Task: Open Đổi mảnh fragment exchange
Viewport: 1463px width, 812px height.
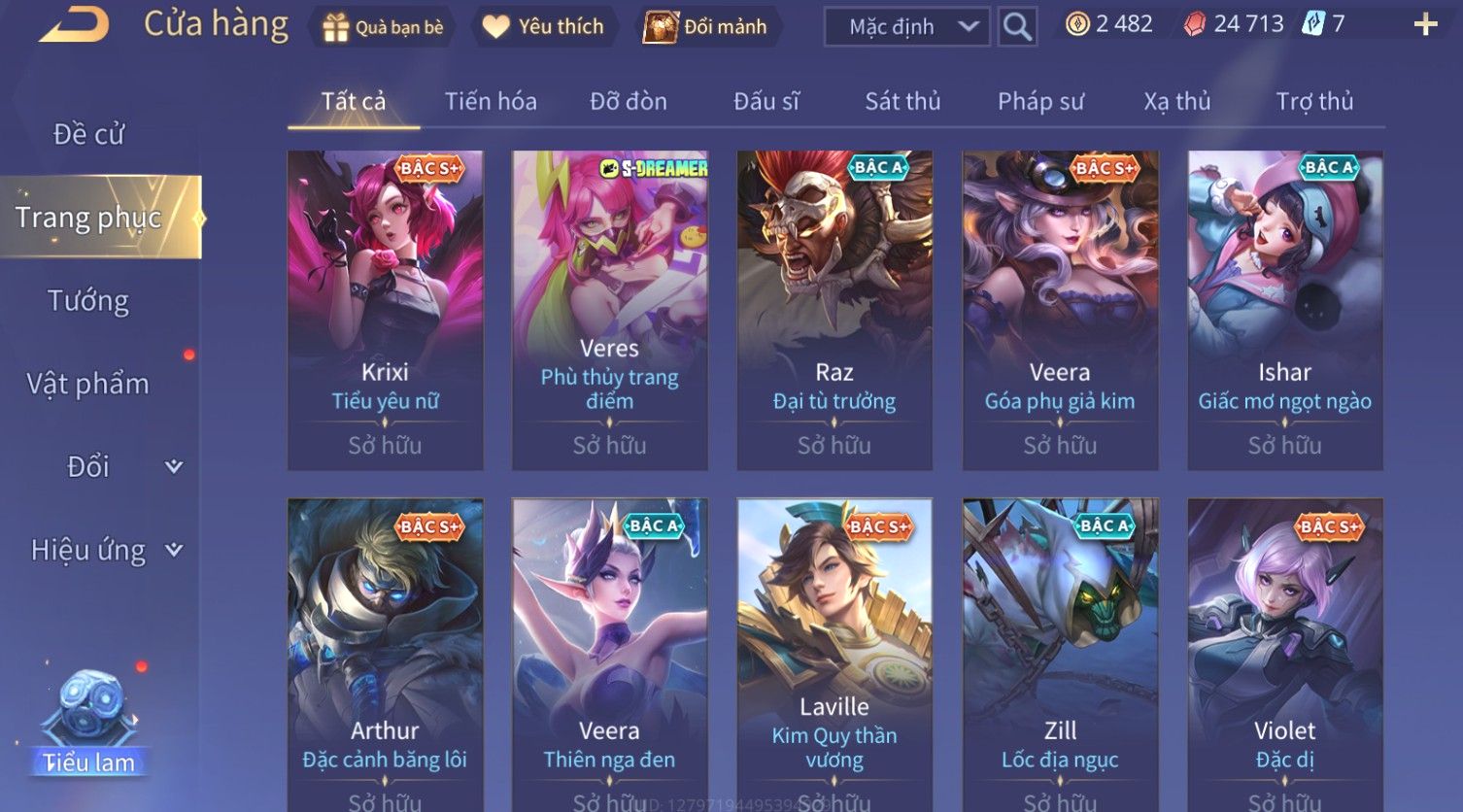Action: (x=706, y=27)
